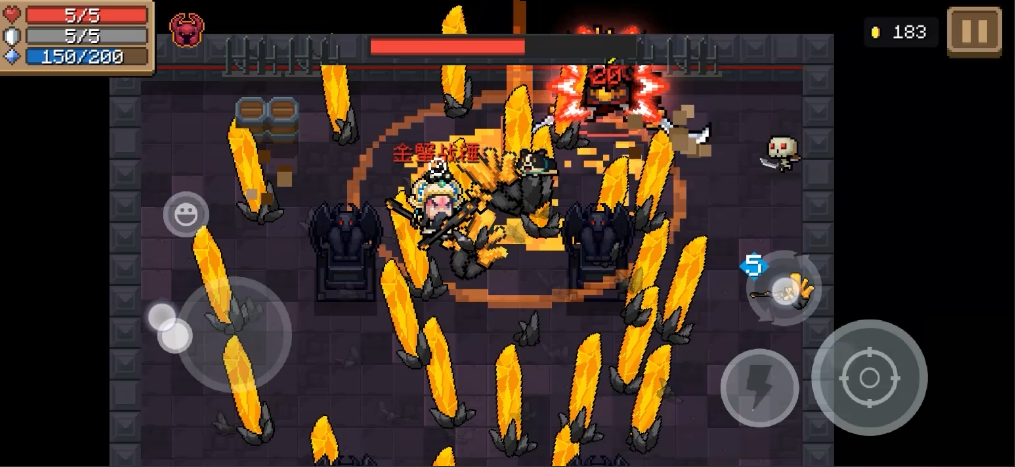The image size is (1015, 467).
Task: Pause the game with the pause button
Action: coord(973,32)
